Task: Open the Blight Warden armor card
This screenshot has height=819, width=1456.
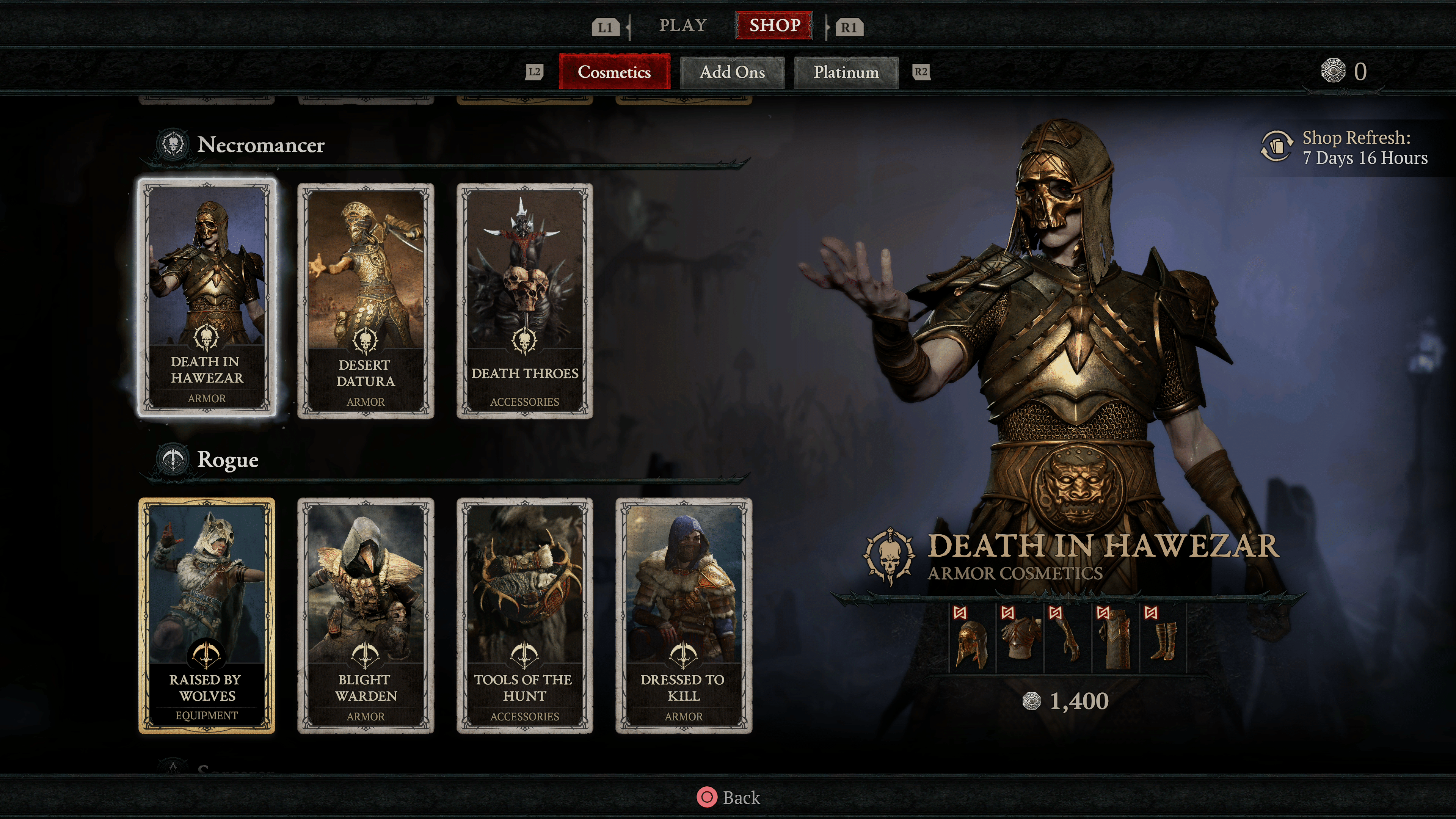Action: pos(366,615)
